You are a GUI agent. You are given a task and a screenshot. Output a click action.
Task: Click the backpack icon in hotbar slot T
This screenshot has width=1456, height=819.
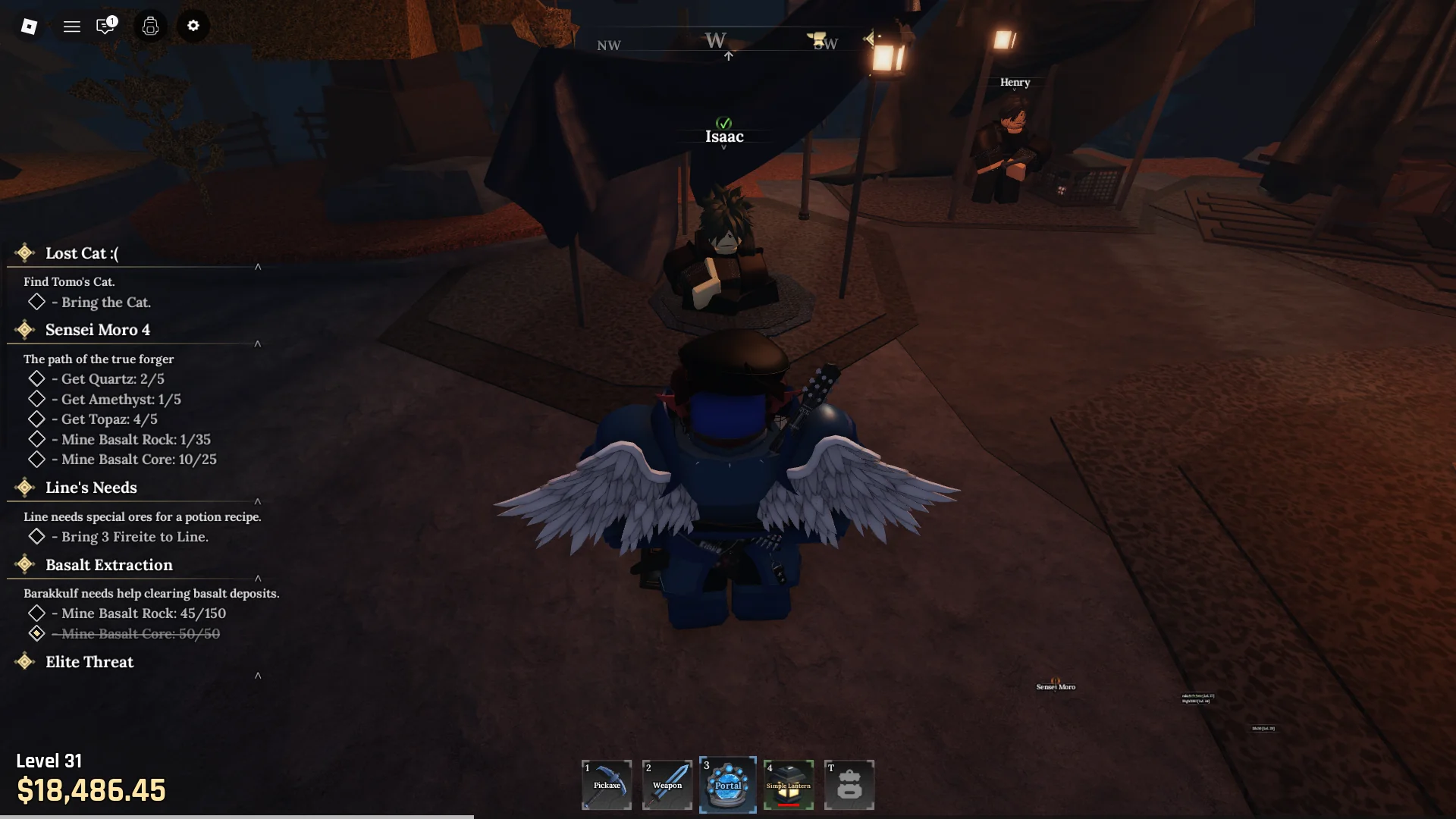849,785
